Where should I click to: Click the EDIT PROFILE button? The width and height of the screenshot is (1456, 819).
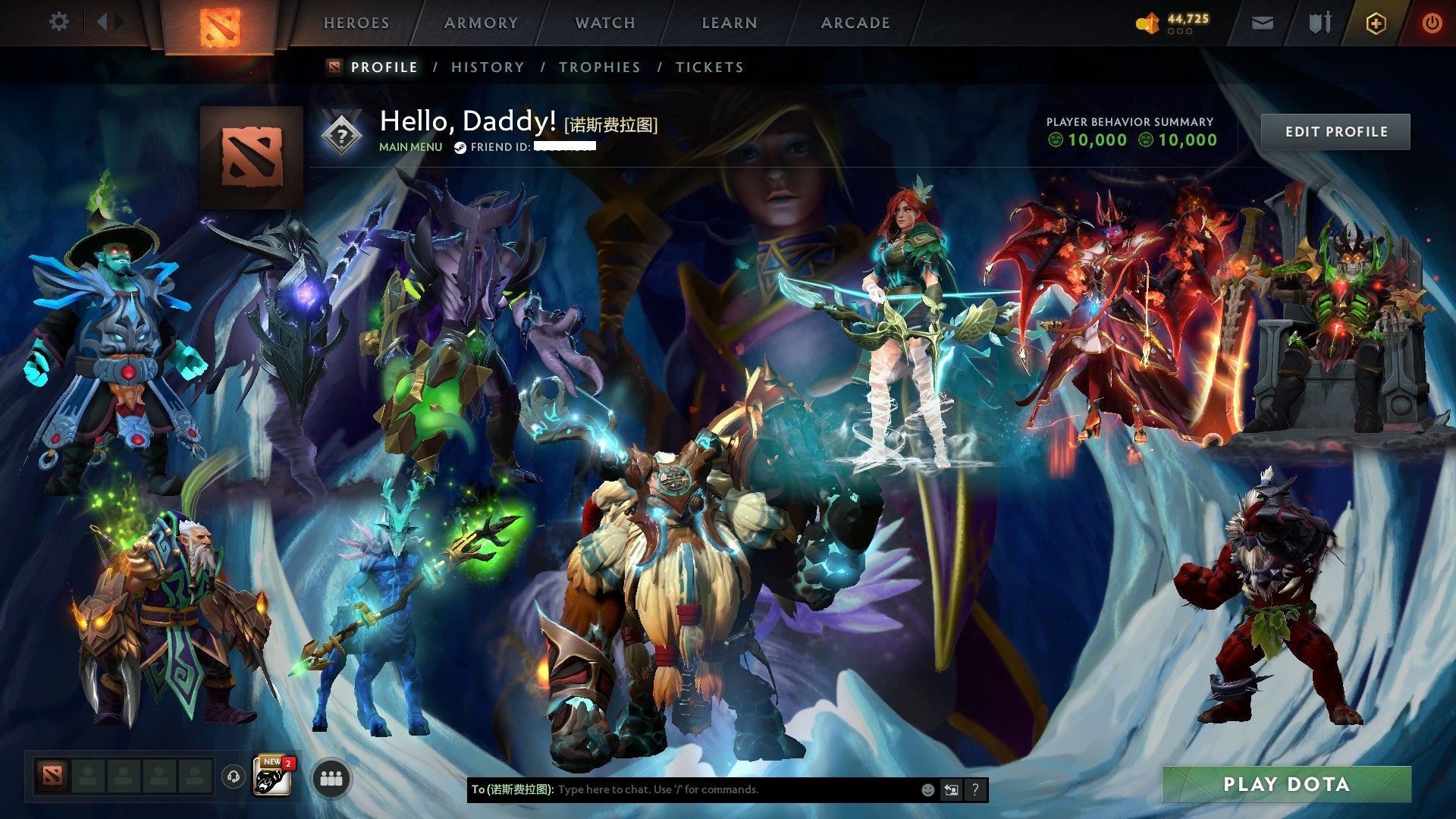click(x=1335, y=130)
